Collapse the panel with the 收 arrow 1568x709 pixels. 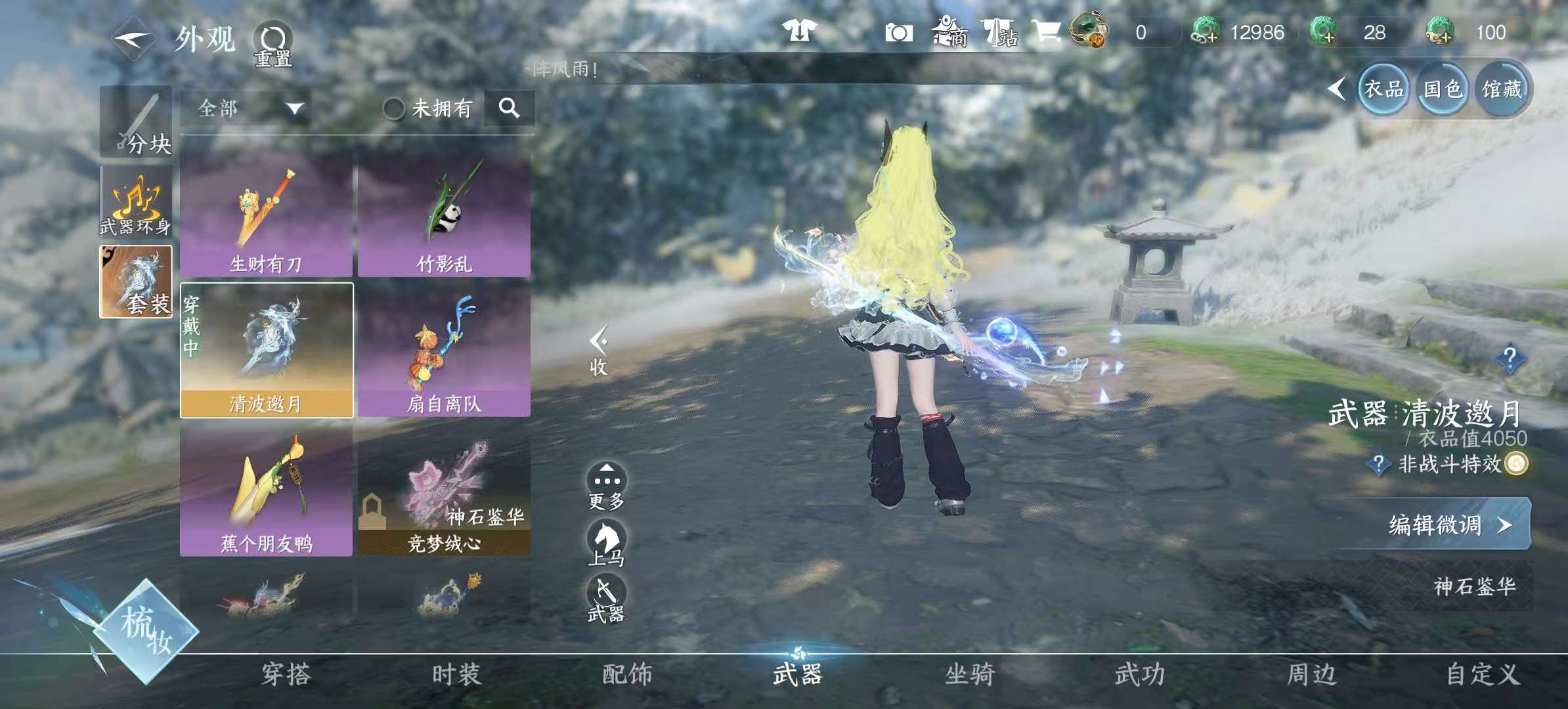598,351
